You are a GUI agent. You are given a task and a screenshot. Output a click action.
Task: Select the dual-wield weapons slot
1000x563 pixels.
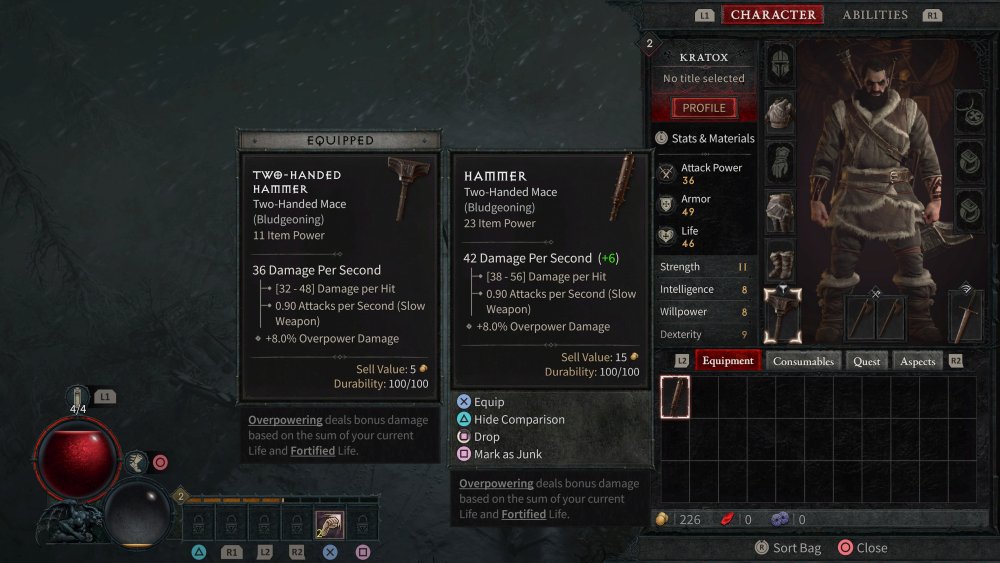coord(875,316)
